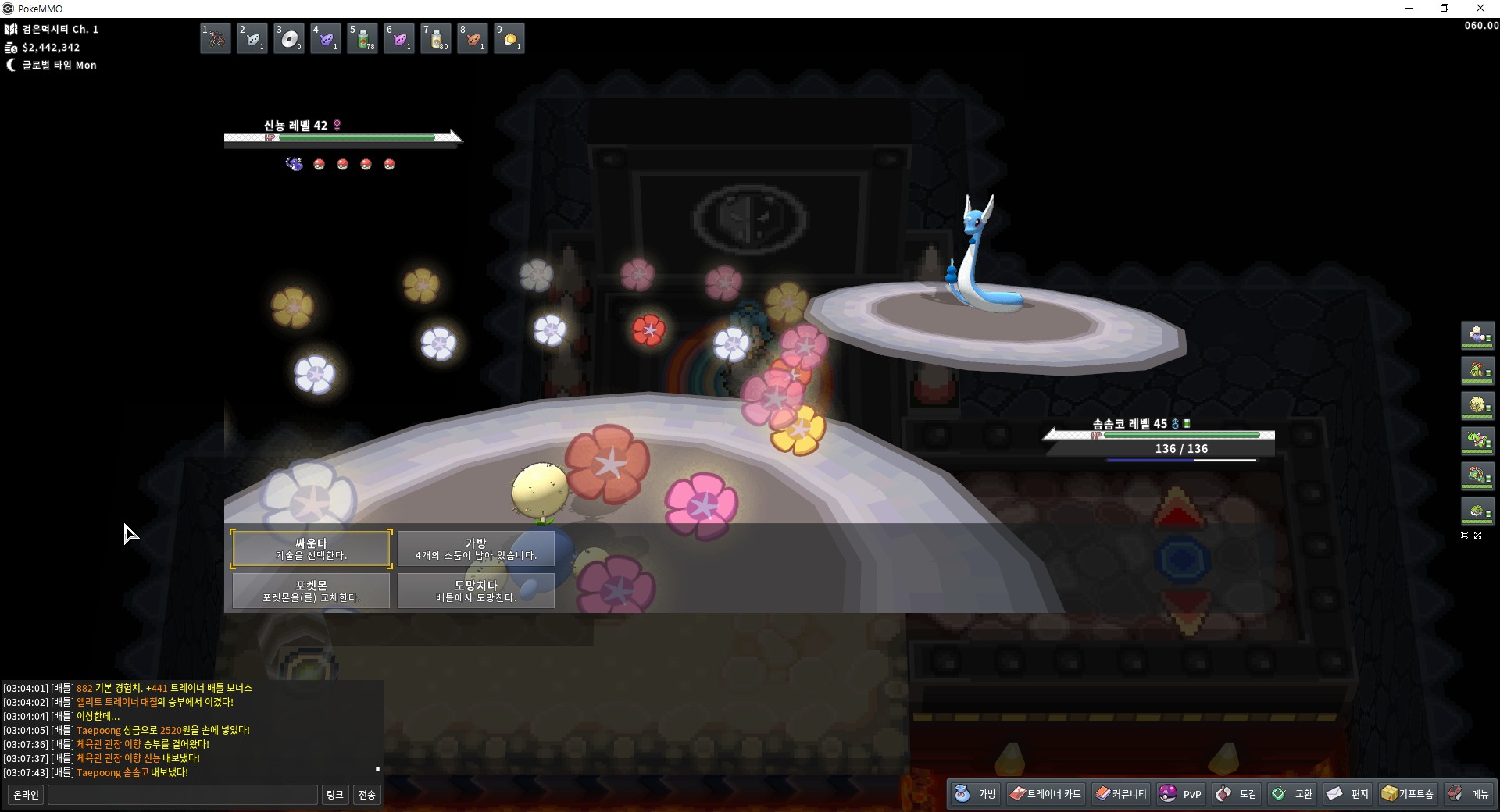This screenshot has height=812, width=1500.
Task: Minimize the PokeMMO window
Action: point(1409,9)
